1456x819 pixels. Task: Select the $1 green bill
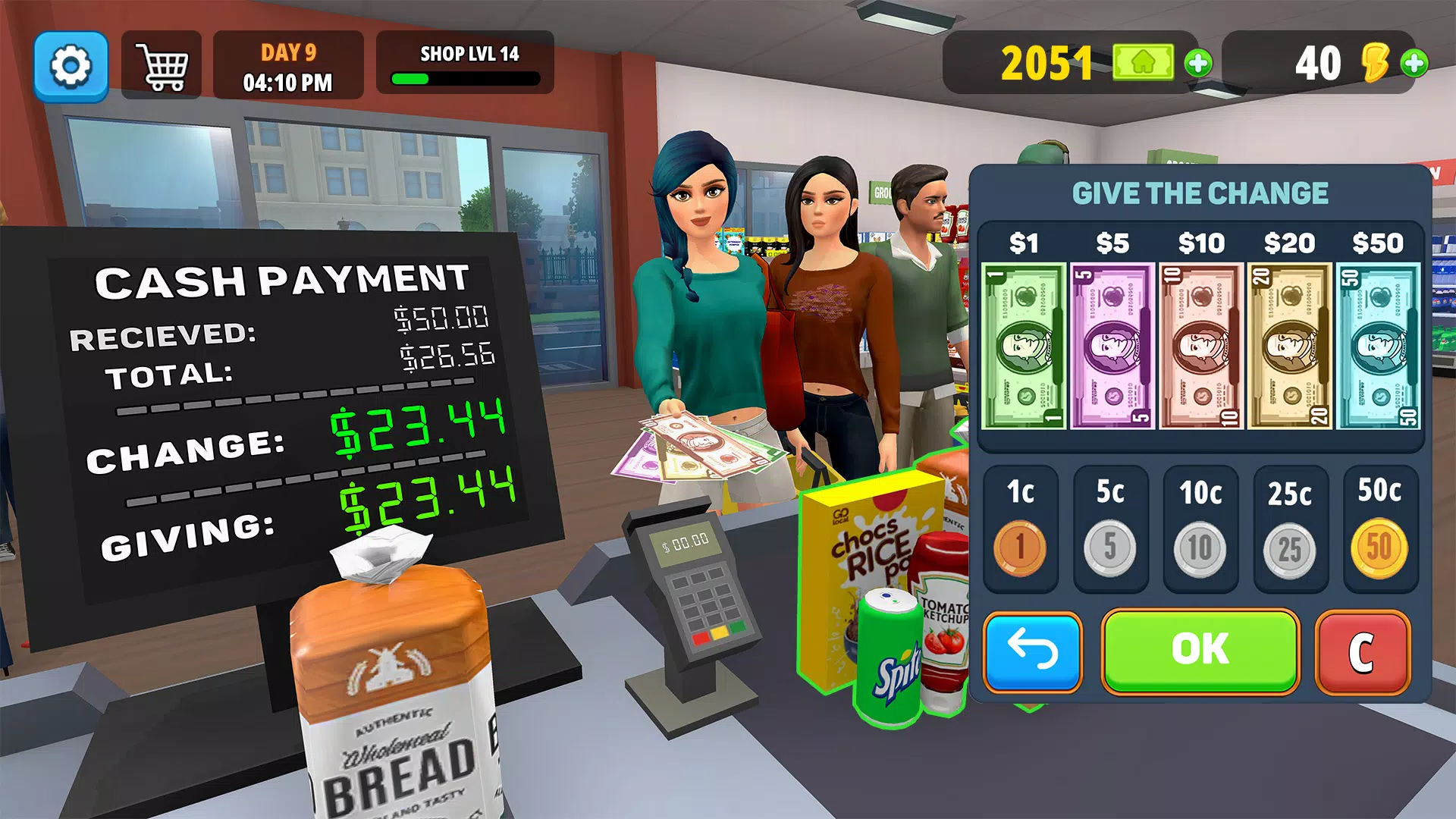tap(1024, 347)
